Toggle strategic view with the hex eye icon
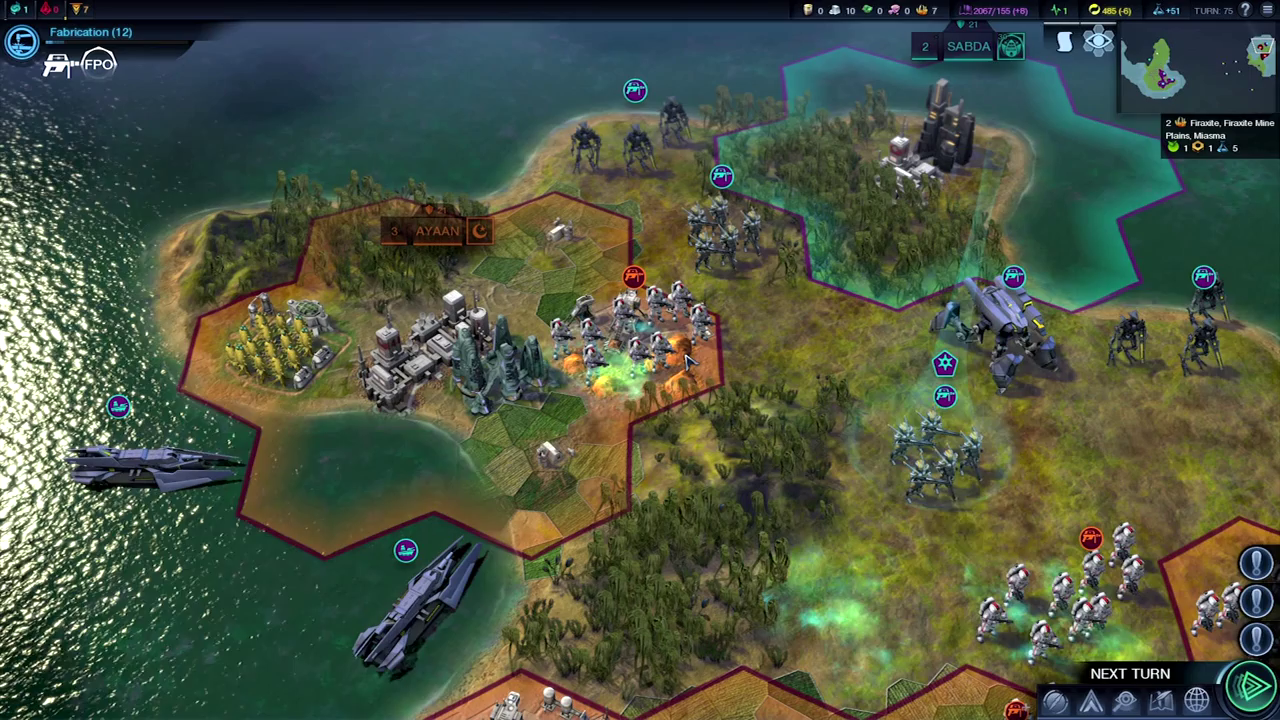Viewport: 1280px width, 720px height. point(1097,41)
